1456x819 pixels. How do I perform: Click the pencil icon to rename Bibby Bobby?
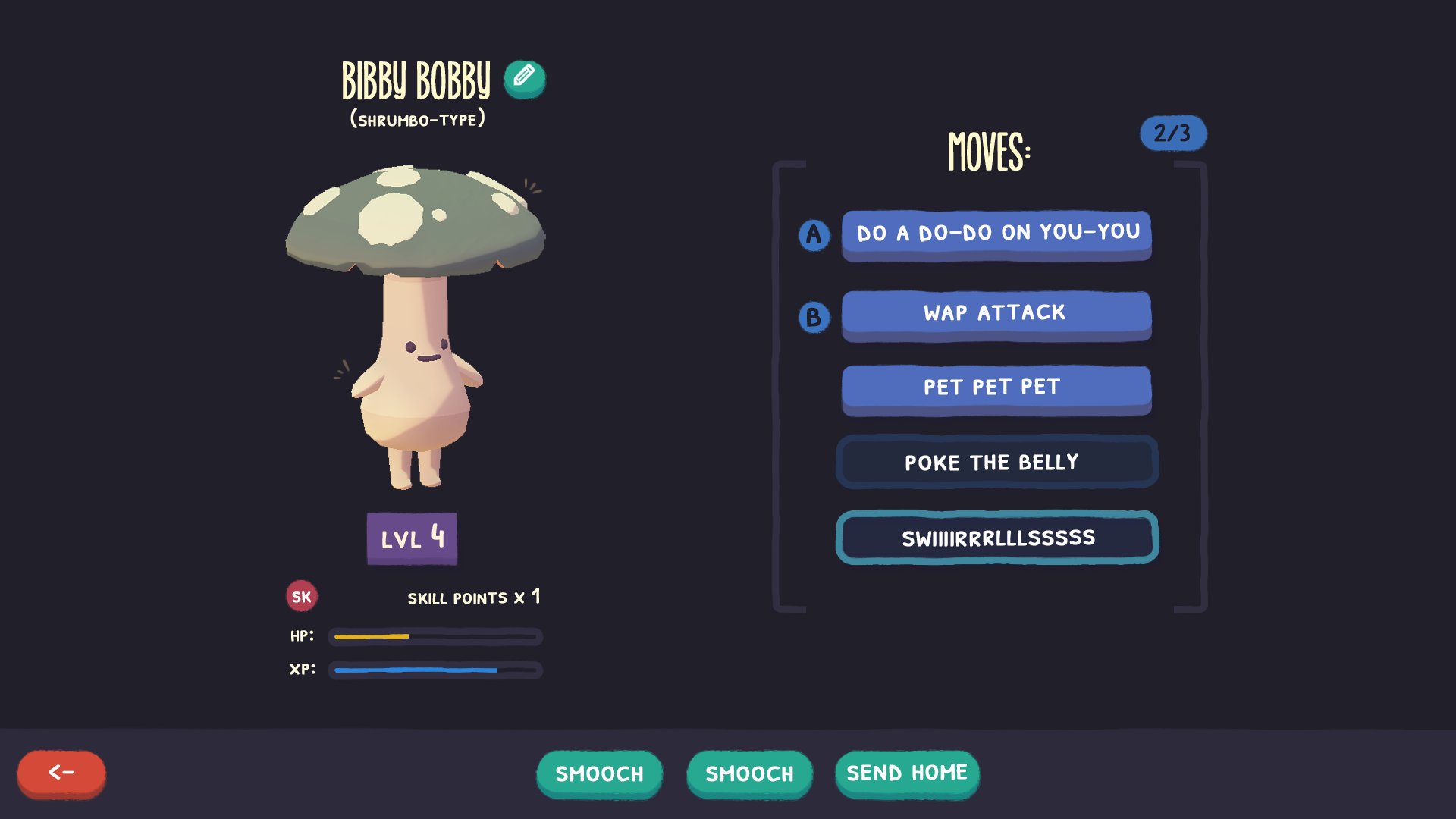524,79
